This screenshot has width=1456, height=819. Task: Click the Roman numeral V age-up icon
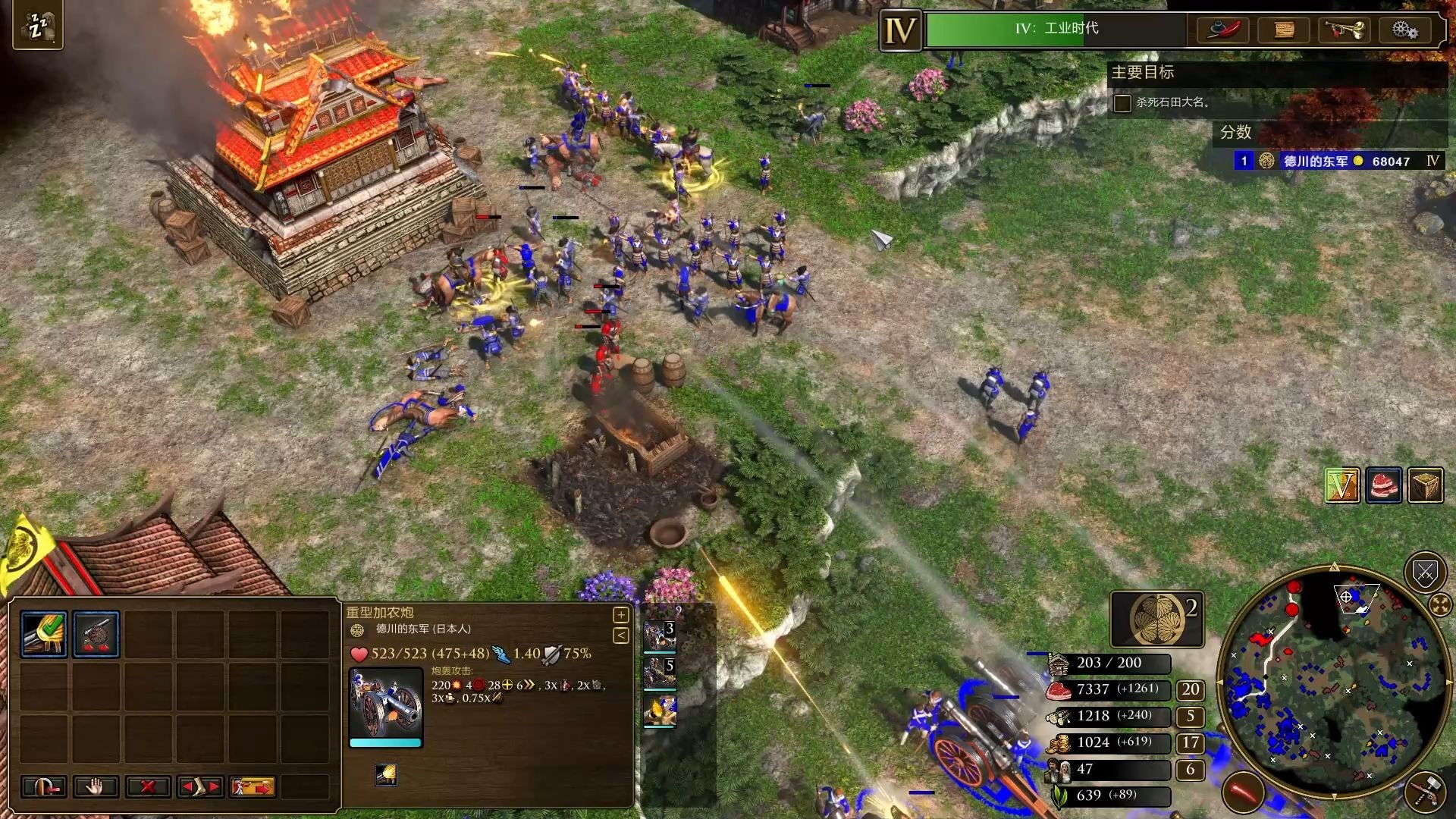click(1341, 485)
